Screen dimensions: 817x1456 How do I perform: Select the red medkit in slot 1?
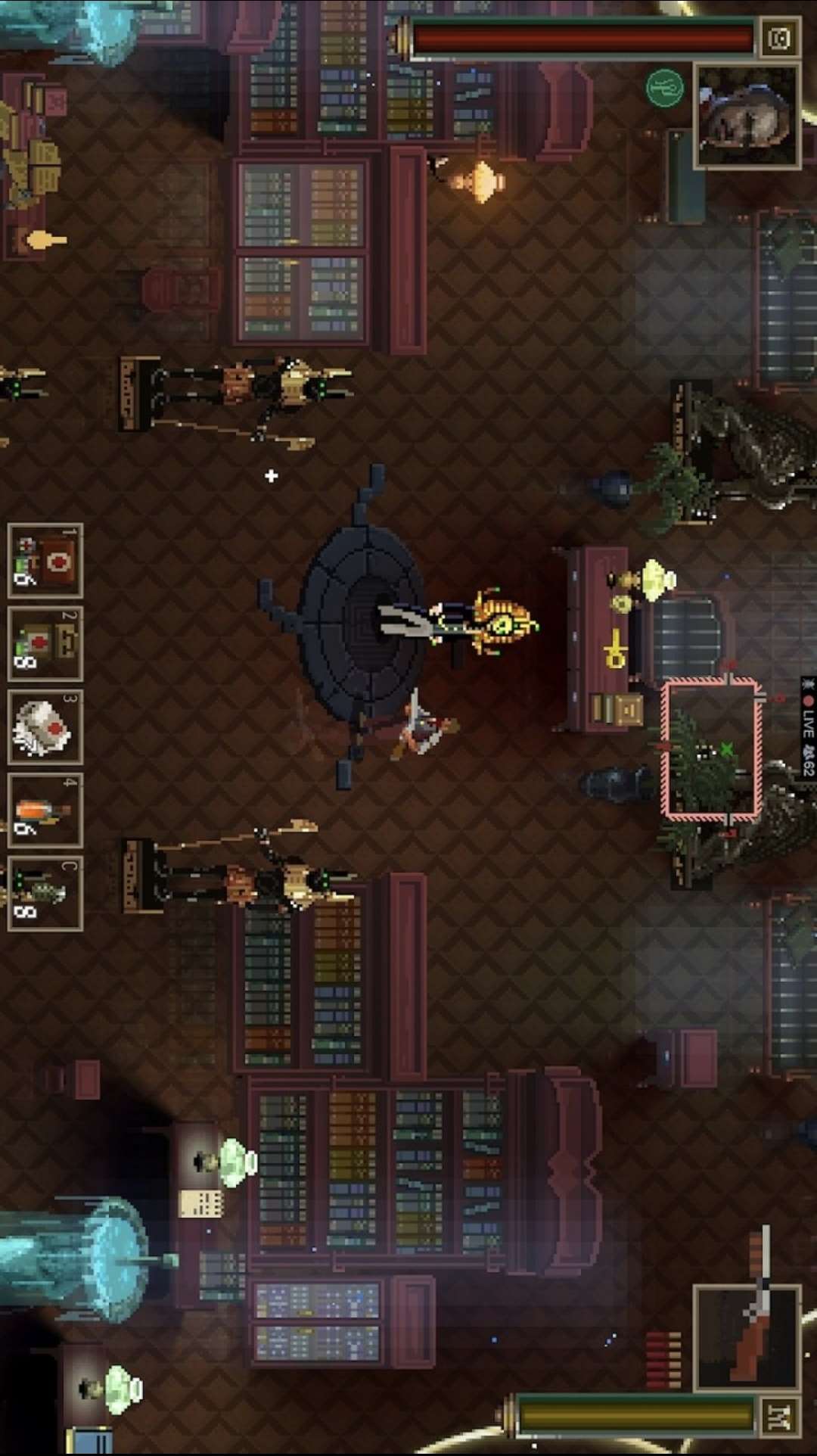coord(45,561)
